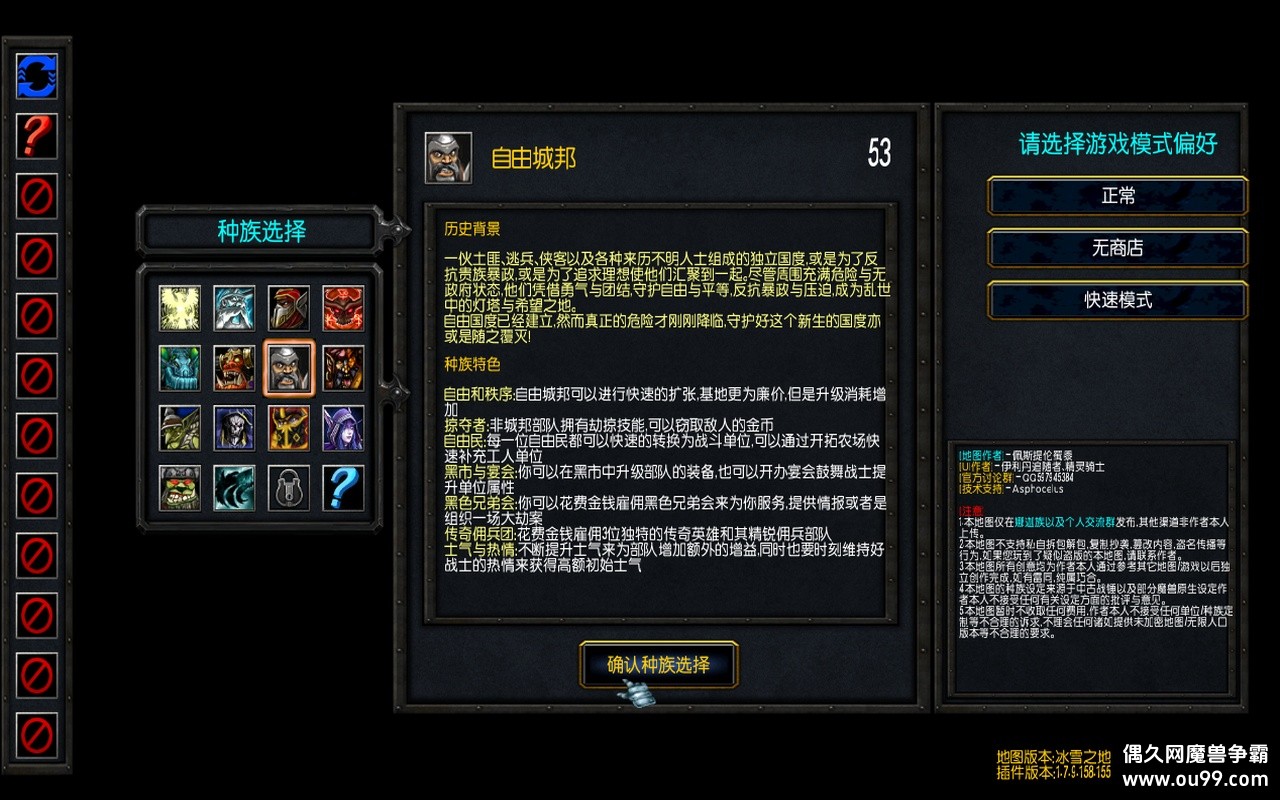Choose the blue tentacled sea creature race
This screenshot has height=800, width=1280.
(x=180, y=368)
